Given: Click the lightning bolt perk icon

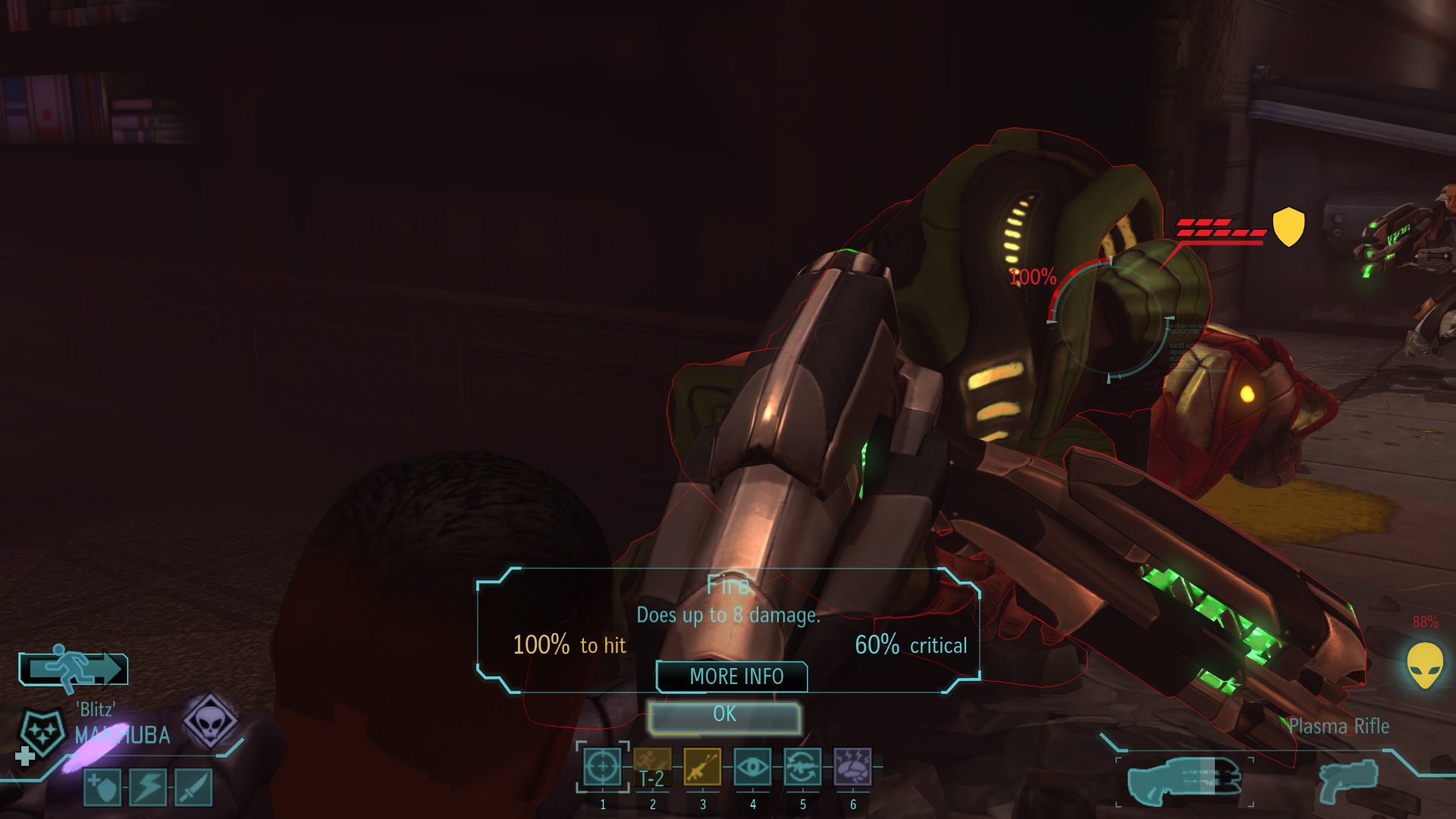Looking at the screenshot, I should tap(148, 787).
